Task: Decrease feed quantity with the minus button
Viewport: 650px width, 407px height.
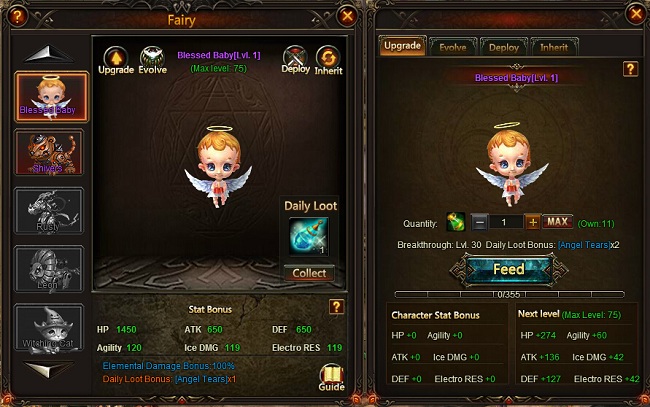Action: pyautogui.click(x=480, y=222)
